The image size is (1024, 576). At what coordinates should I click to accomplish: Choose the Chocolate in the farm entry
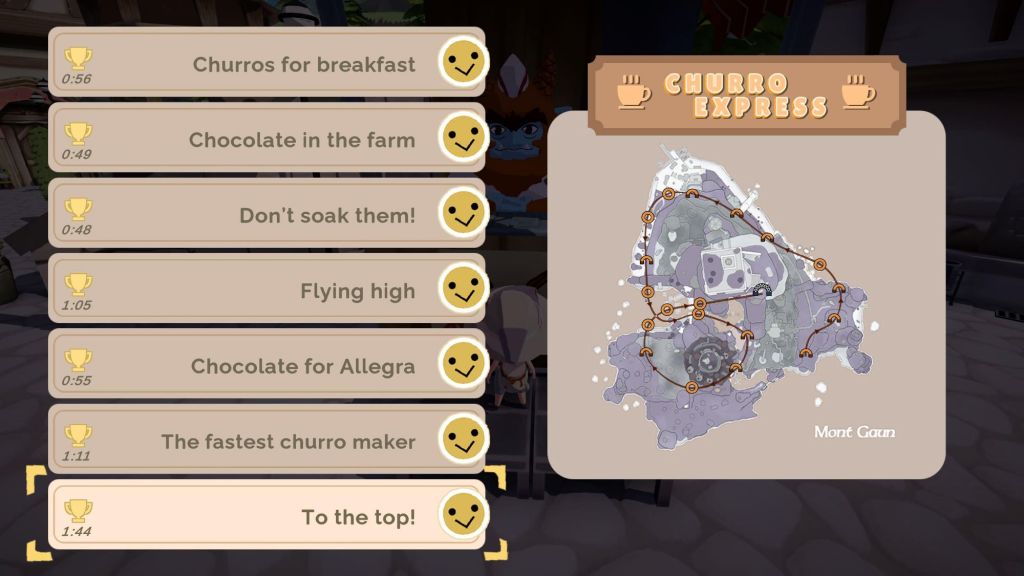click(266, 138)
